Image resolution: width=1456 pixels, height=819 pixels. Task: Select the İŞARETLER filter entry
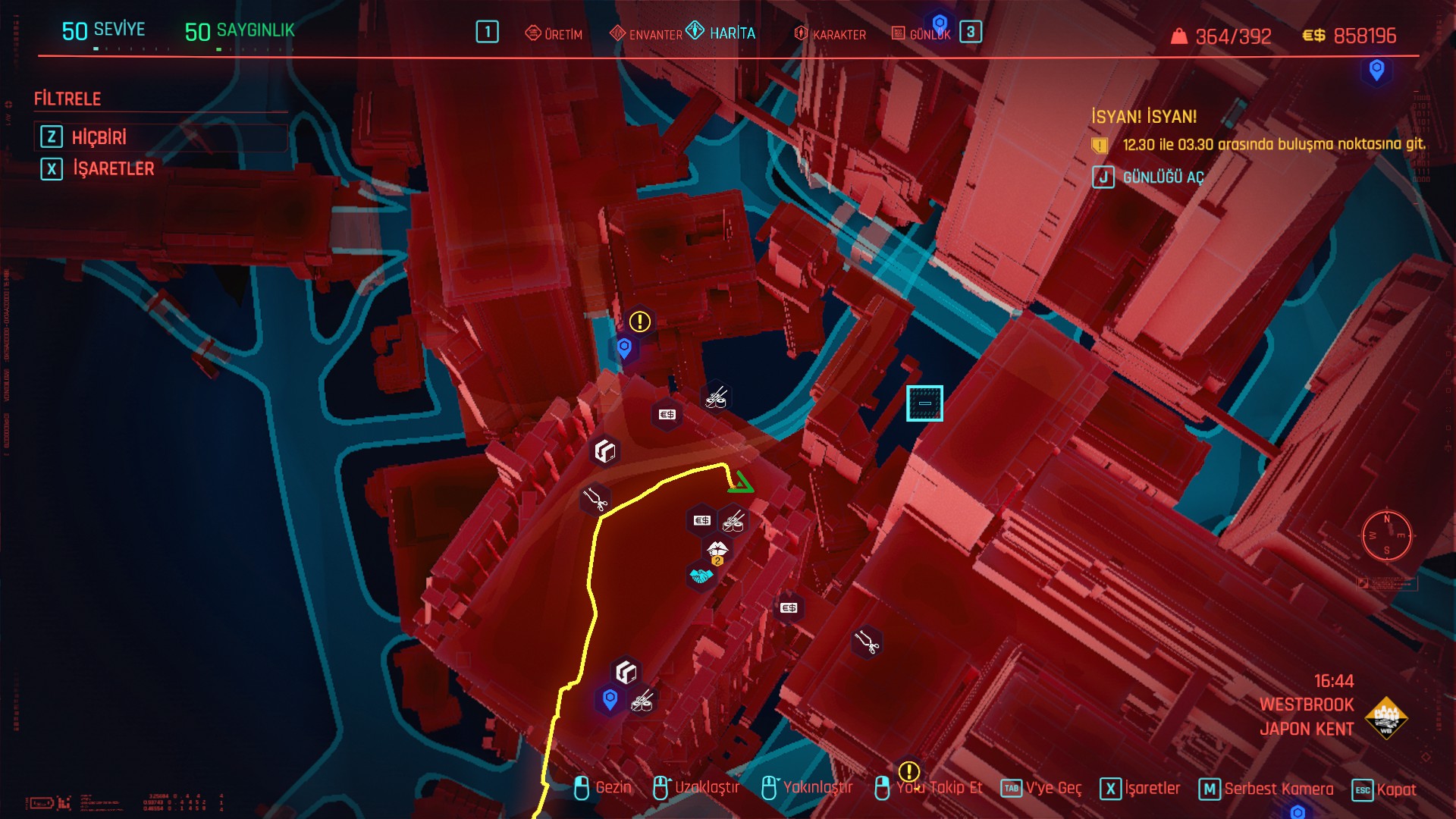(113, 168)
